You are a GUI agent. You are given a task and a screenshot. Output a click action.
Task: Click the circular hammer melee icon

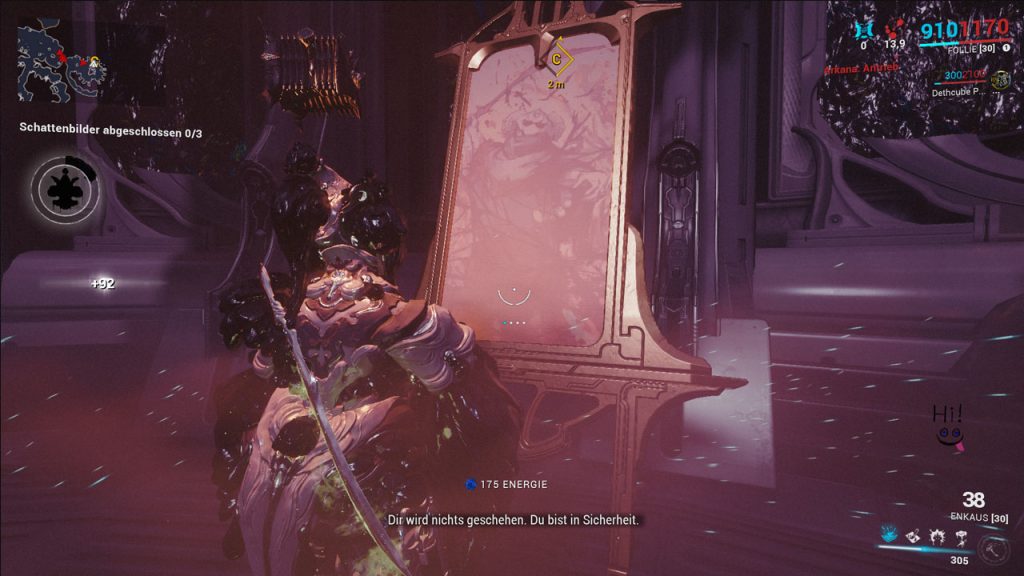point(993,548)
